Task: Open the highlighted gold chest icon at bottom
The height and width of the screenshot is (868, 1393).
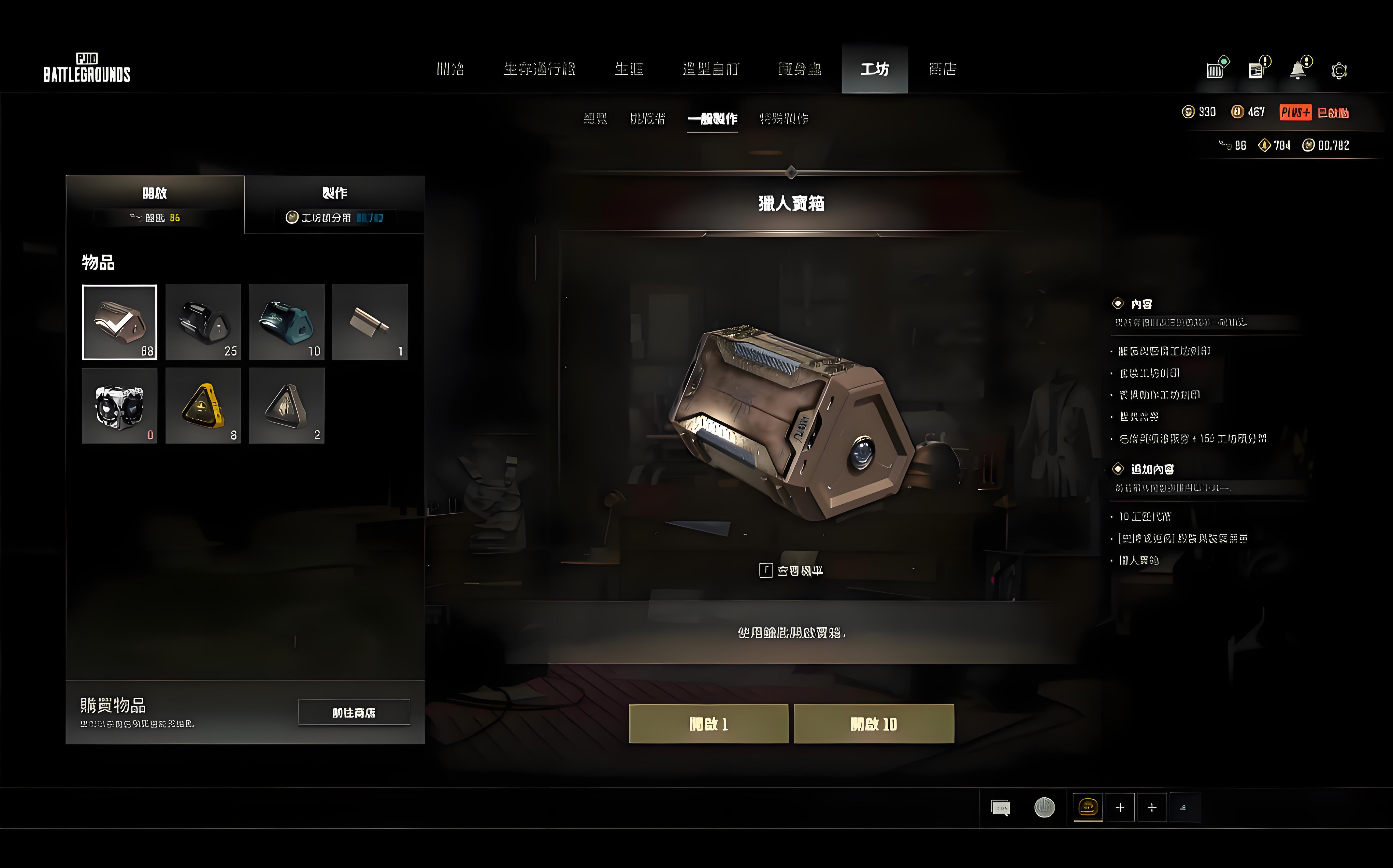Action: 1087,806
